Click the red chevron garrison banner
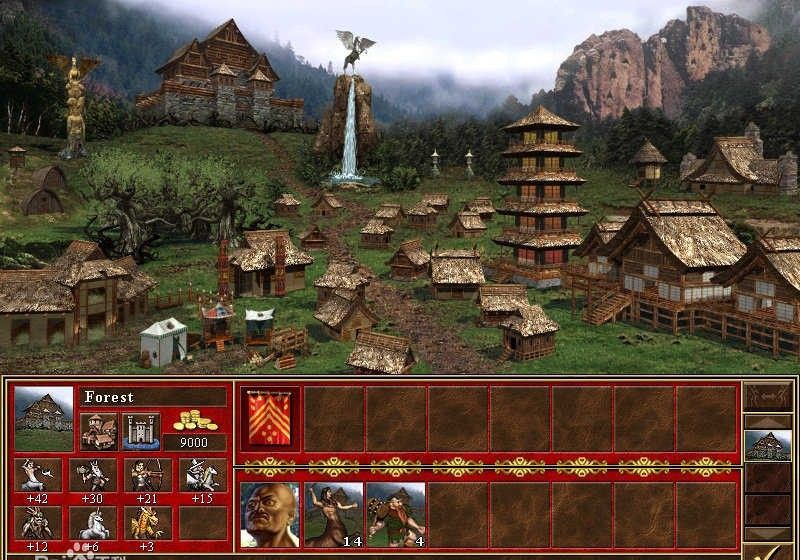 click(x=270, y=417)
